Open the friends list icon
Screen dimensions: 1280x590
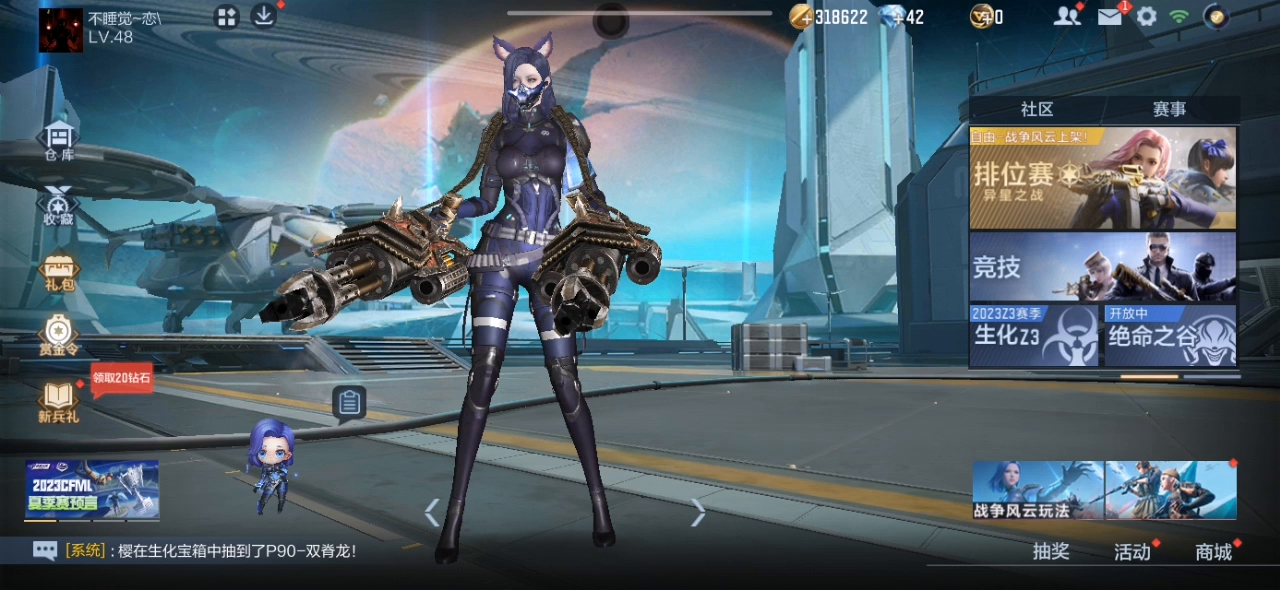click(1068, 16)
